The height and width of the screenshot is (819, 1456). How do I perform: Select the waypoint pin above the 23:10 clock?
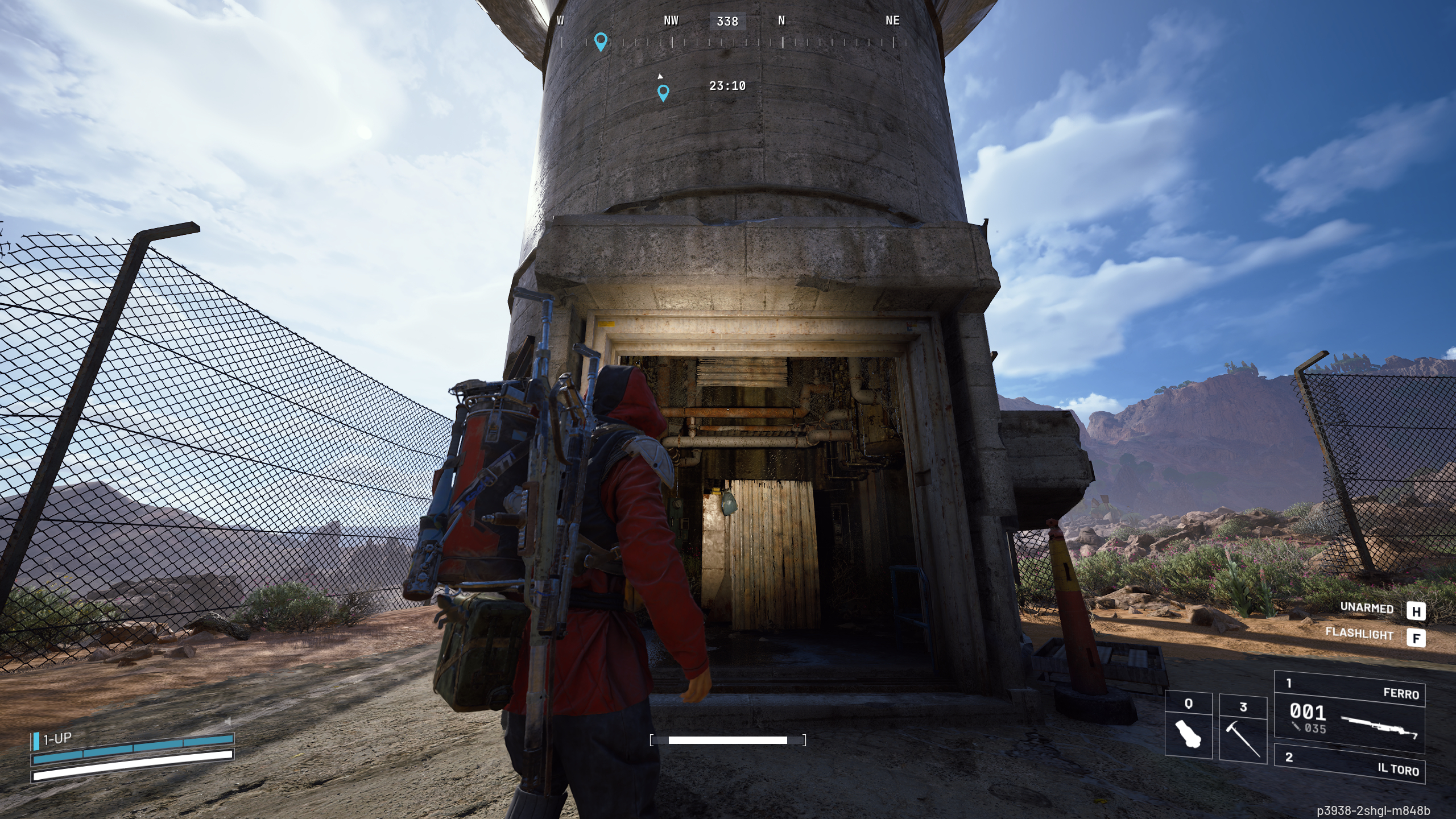click(x=663, y=92)
